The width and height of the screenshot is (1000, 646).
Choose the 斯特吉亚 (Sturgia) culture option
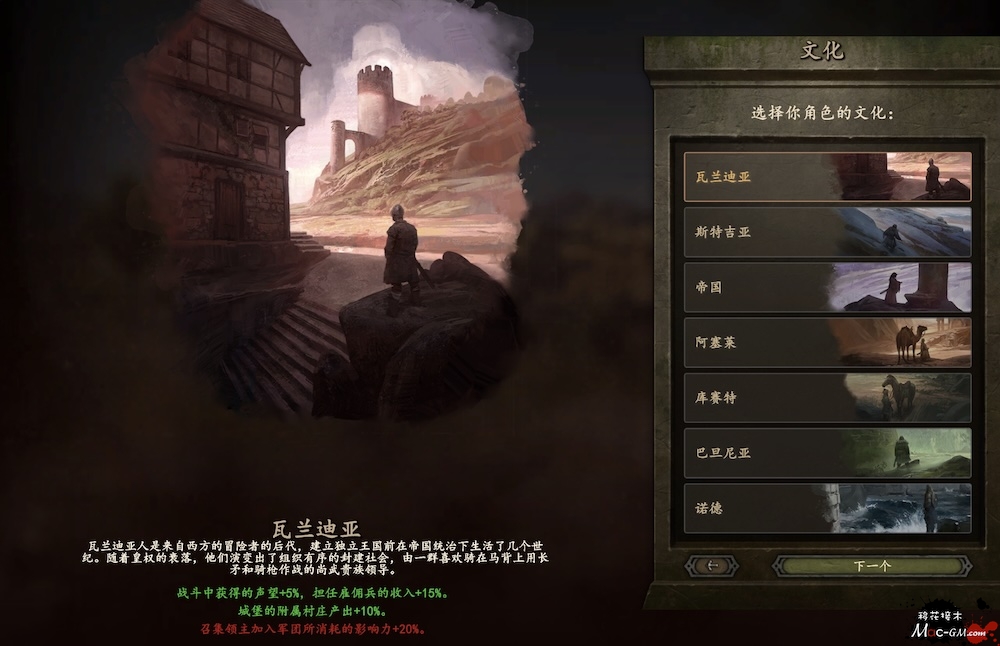[x=827, y=232]
